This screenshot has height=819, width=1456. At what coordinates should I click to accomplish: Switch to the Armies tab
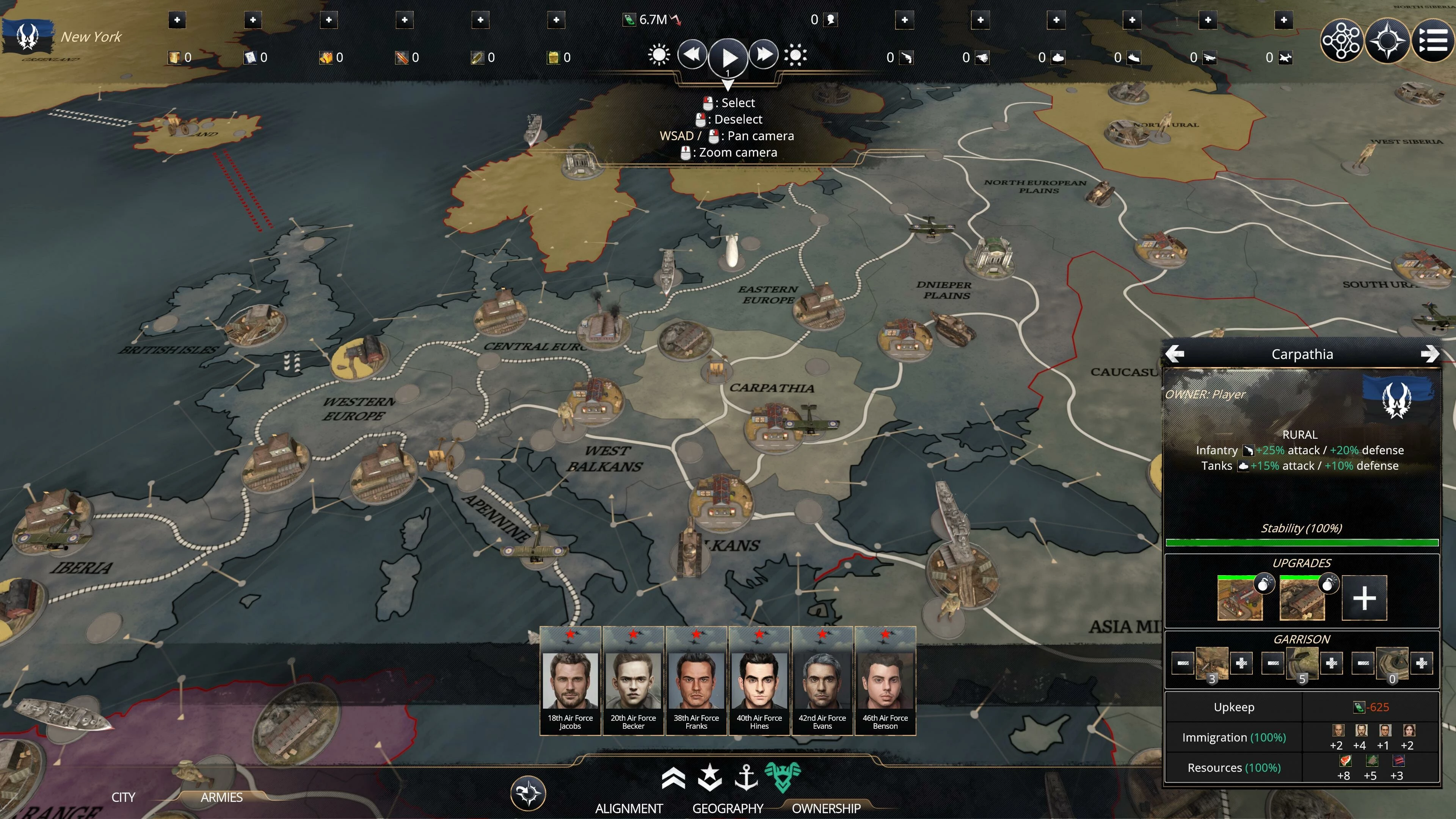click(x=221, y=797)
